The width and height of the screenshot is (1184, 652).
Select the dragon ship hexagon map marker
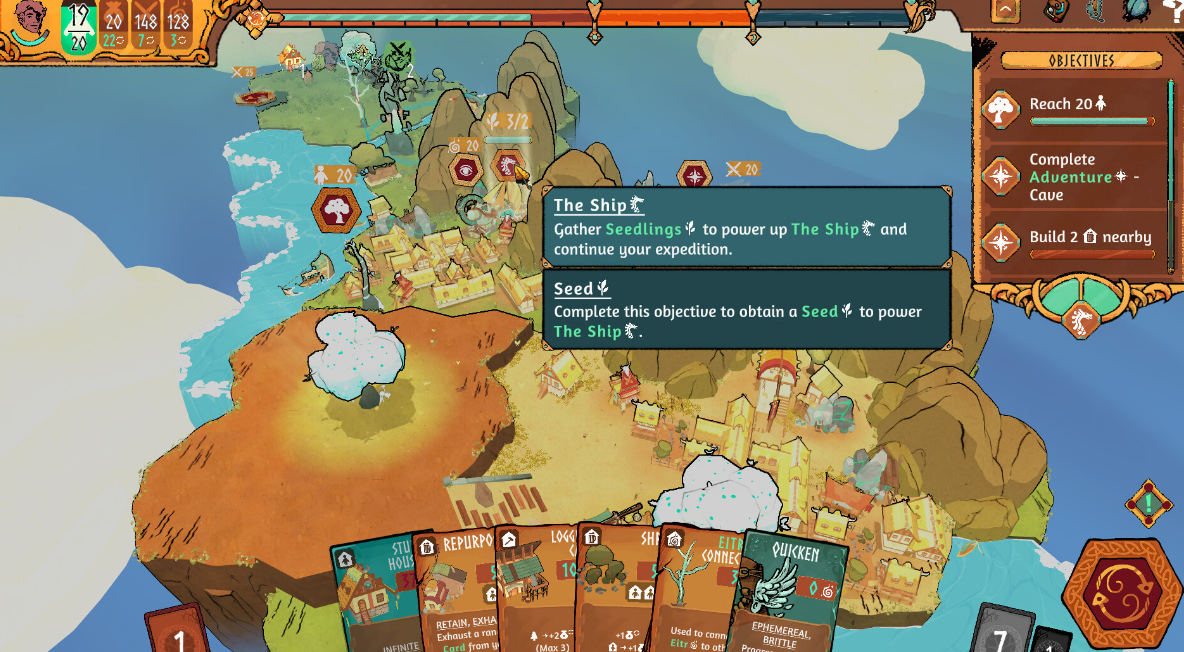[x=508, y=166]
